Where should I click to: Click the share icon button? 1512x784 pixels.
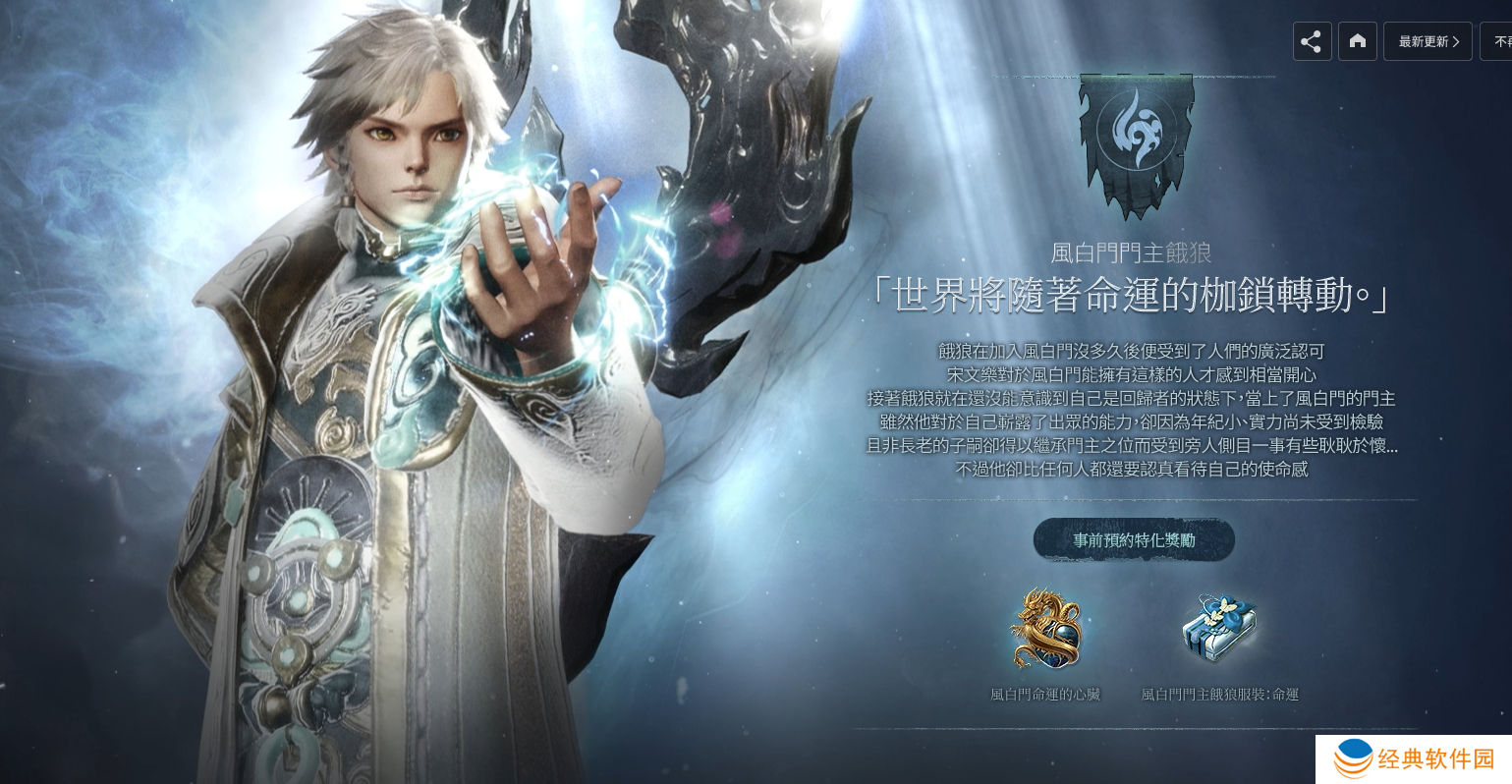pyautogui.click(x=1312, y=41)
